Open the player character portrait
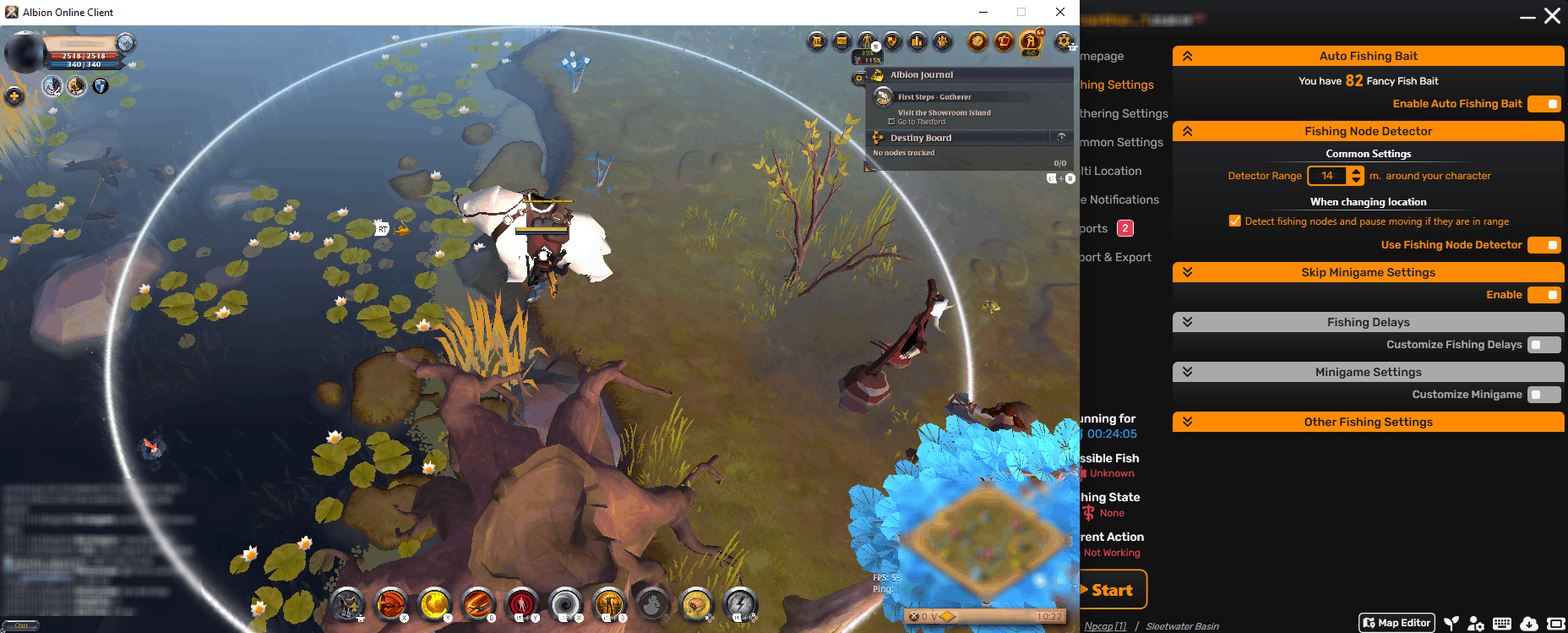Image resolution: width=1568 pixels, height=633 pixels. coord(24,53)
